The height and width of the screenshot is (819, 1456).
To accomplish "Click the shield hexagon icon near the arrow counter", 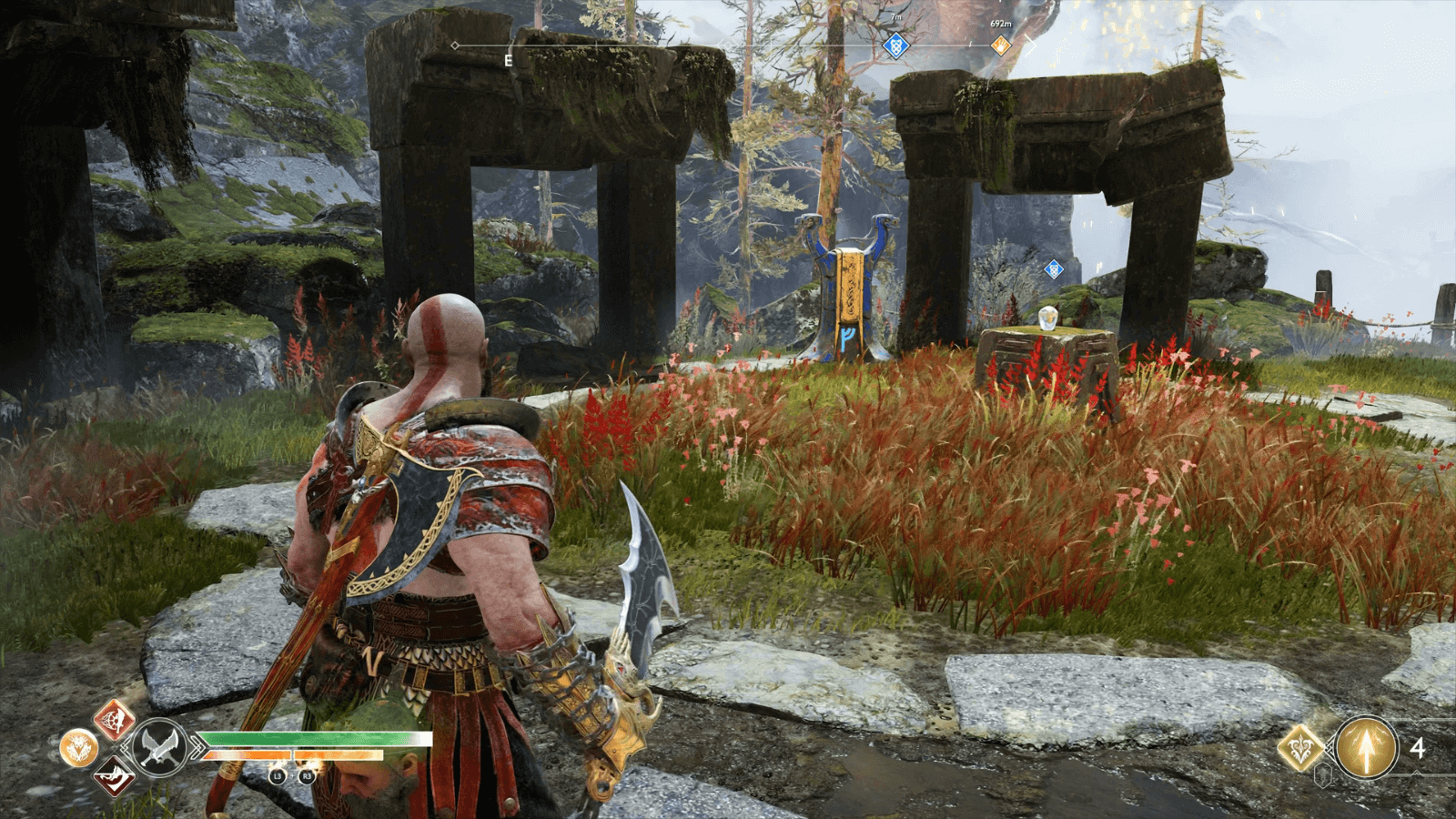I will (1323, 775).
